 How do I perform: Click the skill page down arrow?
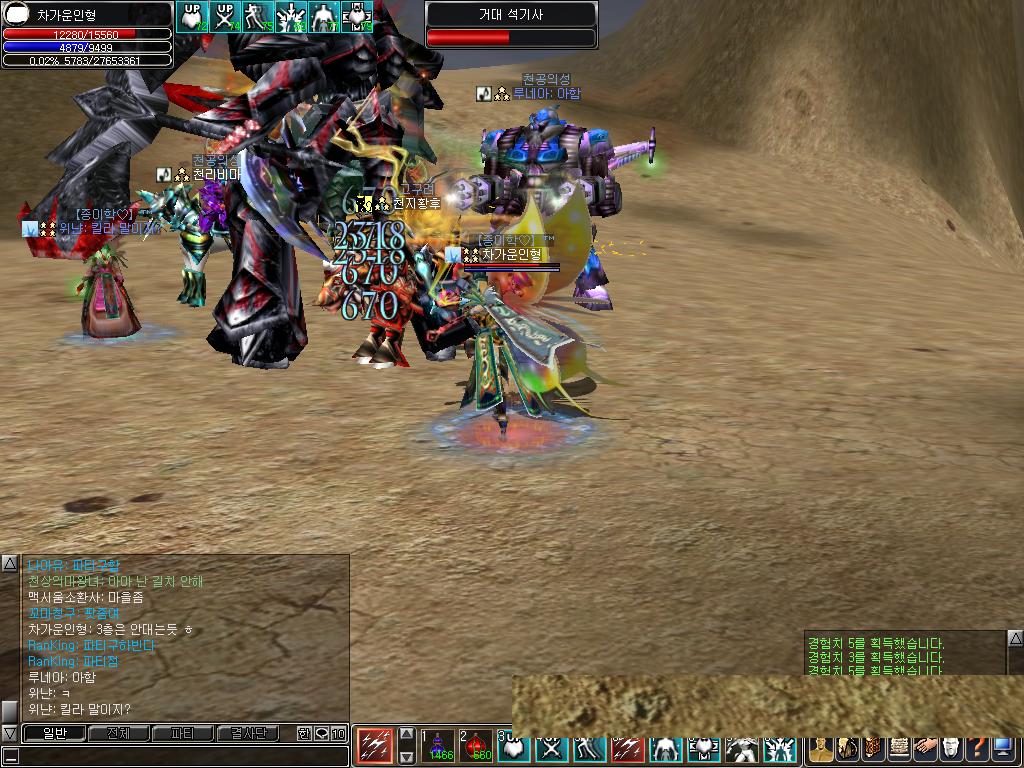pyautogui.click(x=406, y=757)
